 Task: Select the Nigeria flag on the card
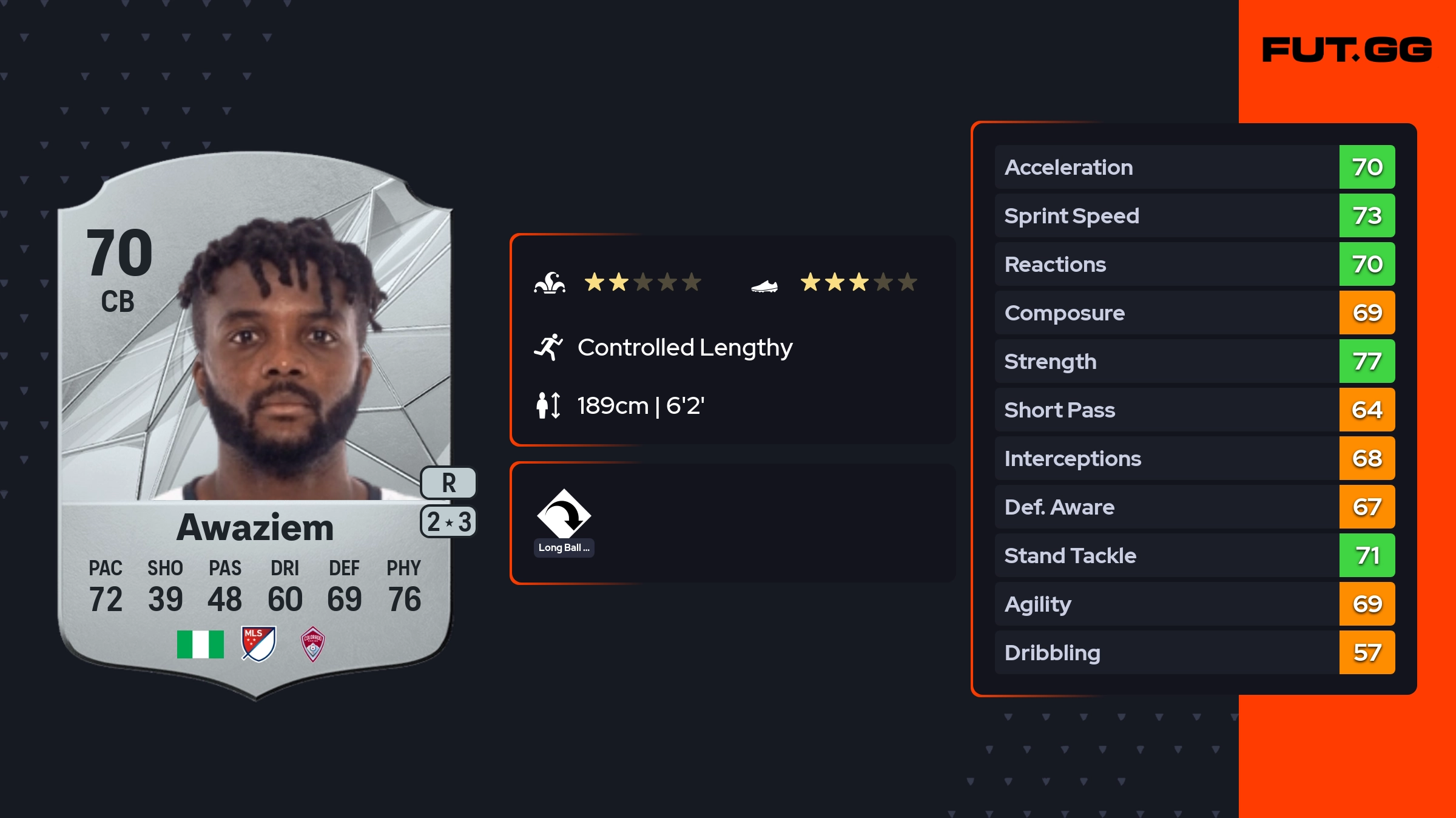[x=200, y=644]
